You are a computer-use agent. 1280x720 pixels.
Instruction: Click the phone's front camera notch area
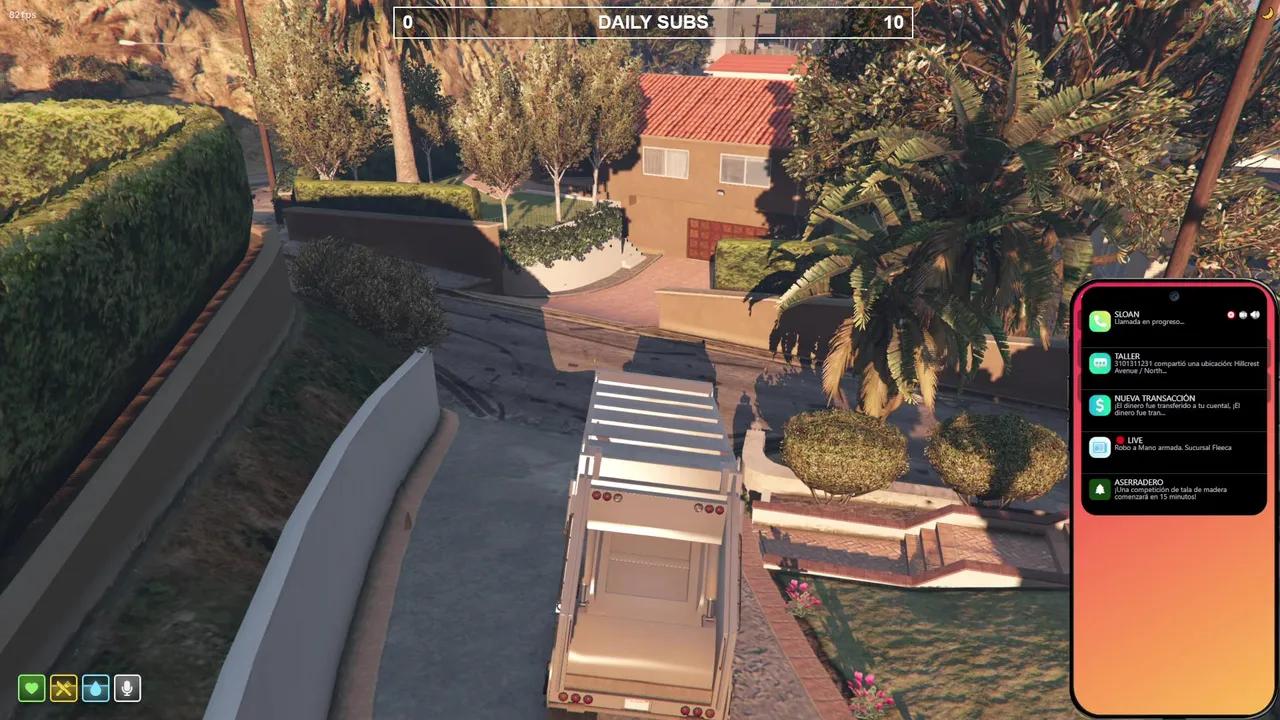[1174, 295]
